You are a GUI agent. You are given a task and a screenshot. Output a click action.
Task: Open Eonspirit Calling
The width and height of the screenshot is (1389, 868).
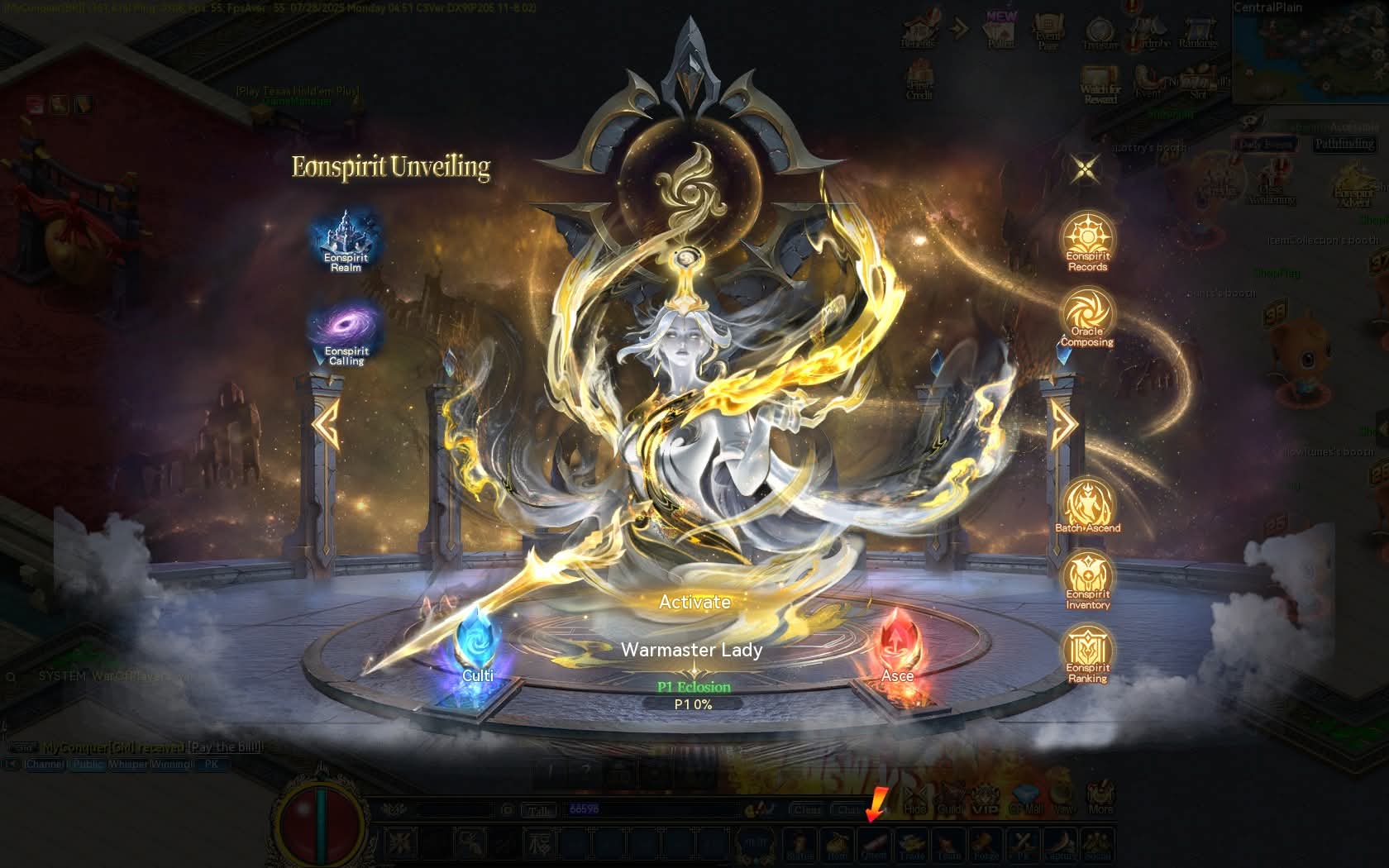[346, 332]
